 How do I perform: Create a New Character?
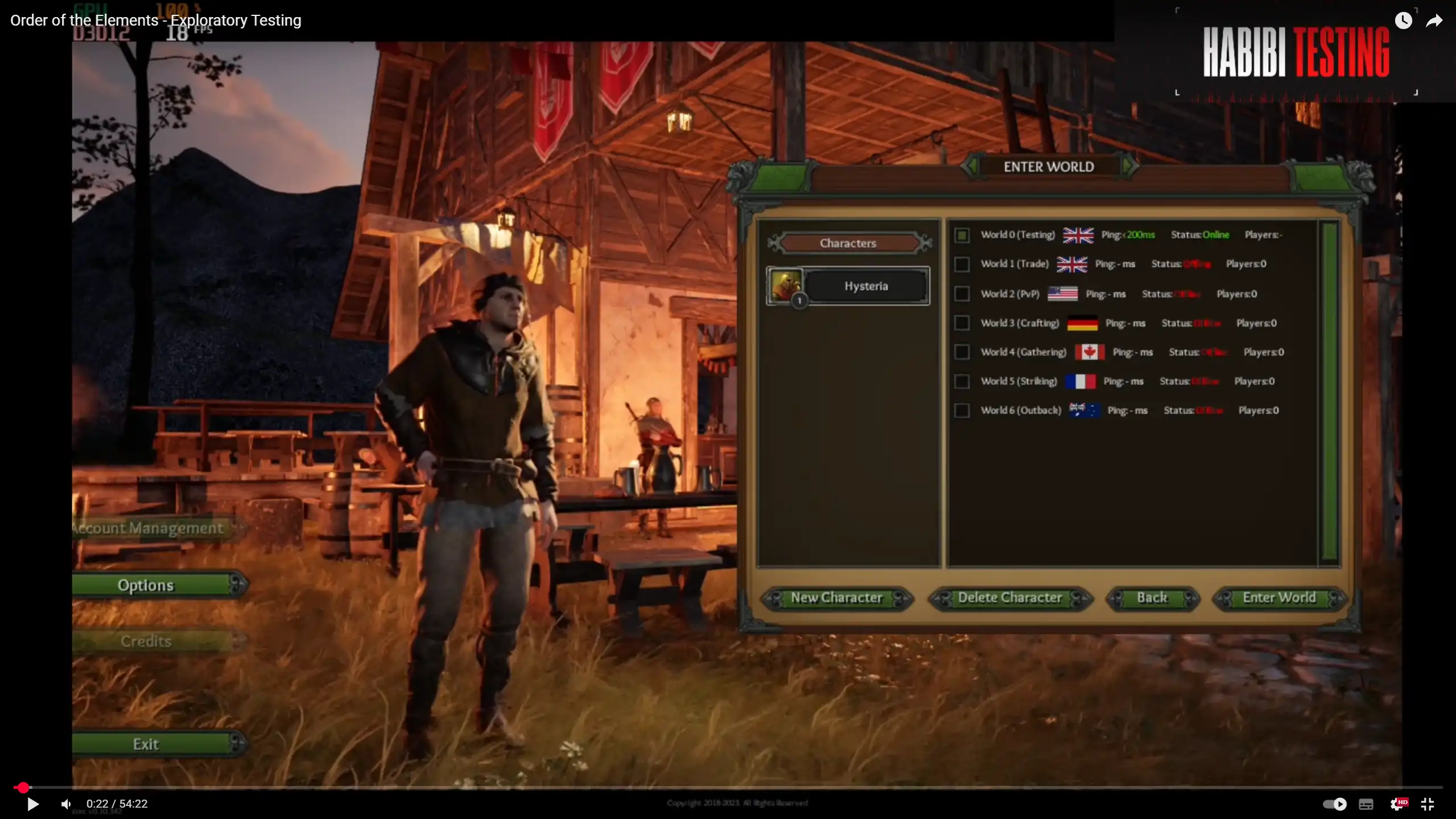836,598
